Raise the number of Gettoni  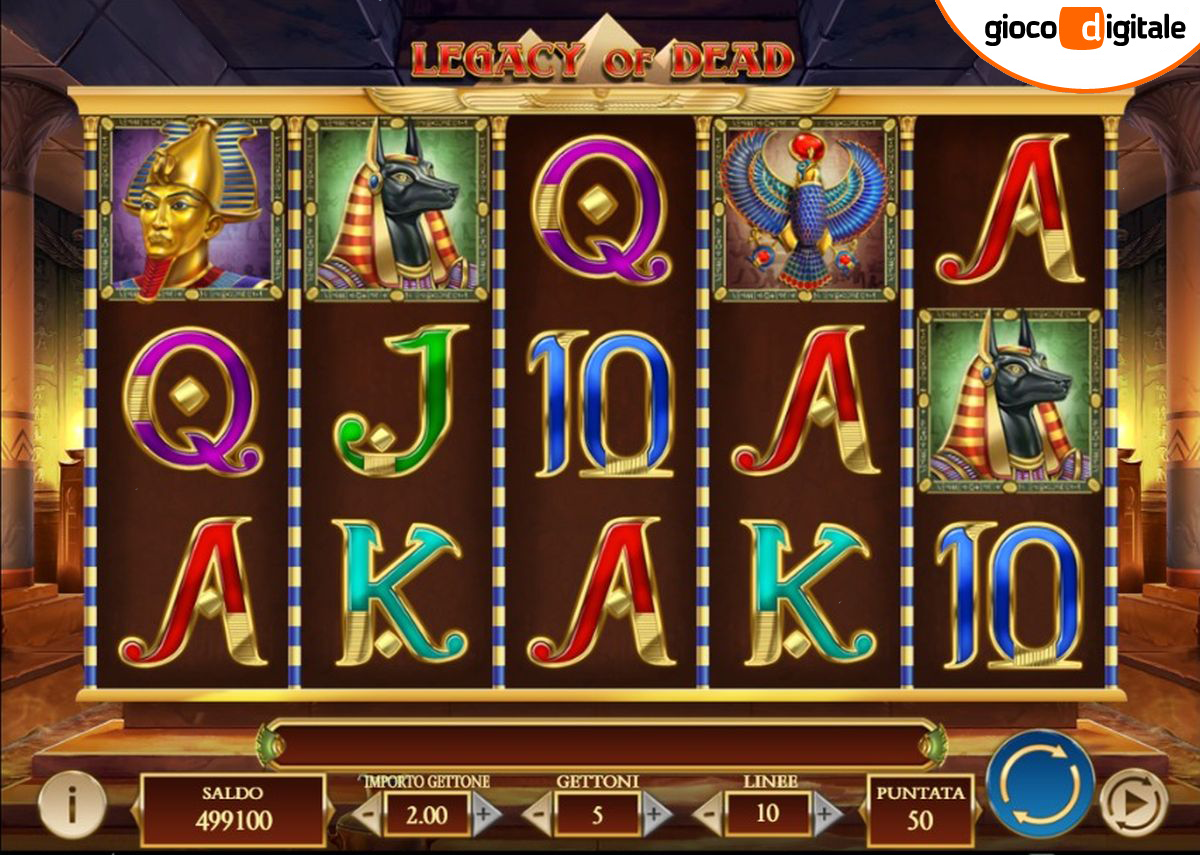pos(656,816)
